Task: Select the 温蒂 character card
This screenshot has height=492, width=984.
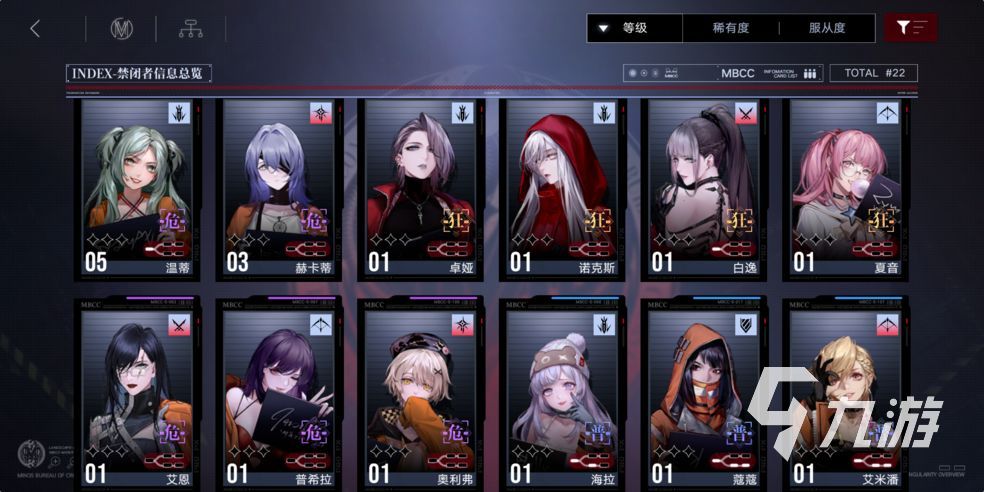Action: [137, 188]
